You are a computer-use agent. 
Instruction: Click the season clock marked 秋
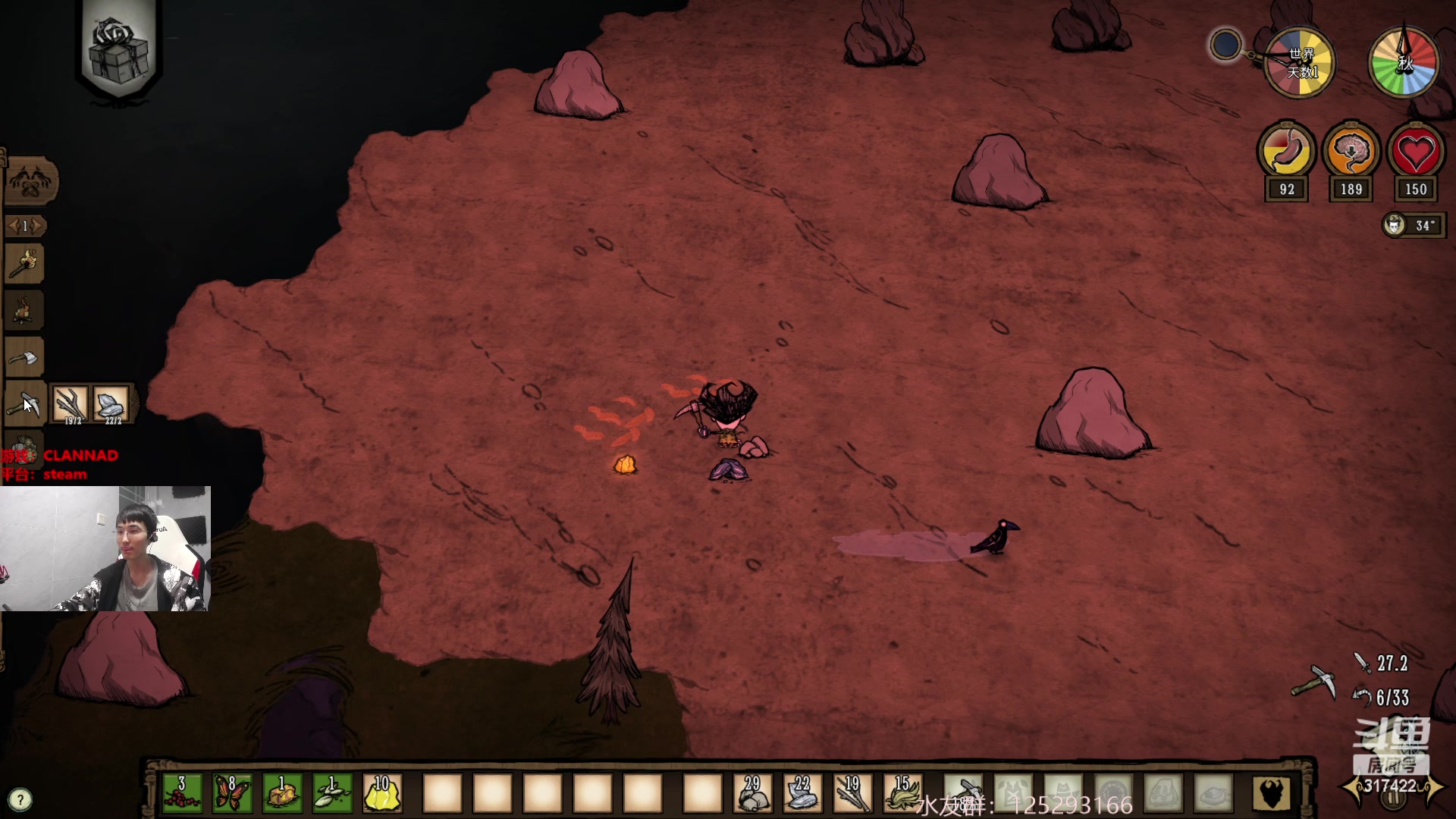(1404, 64)
